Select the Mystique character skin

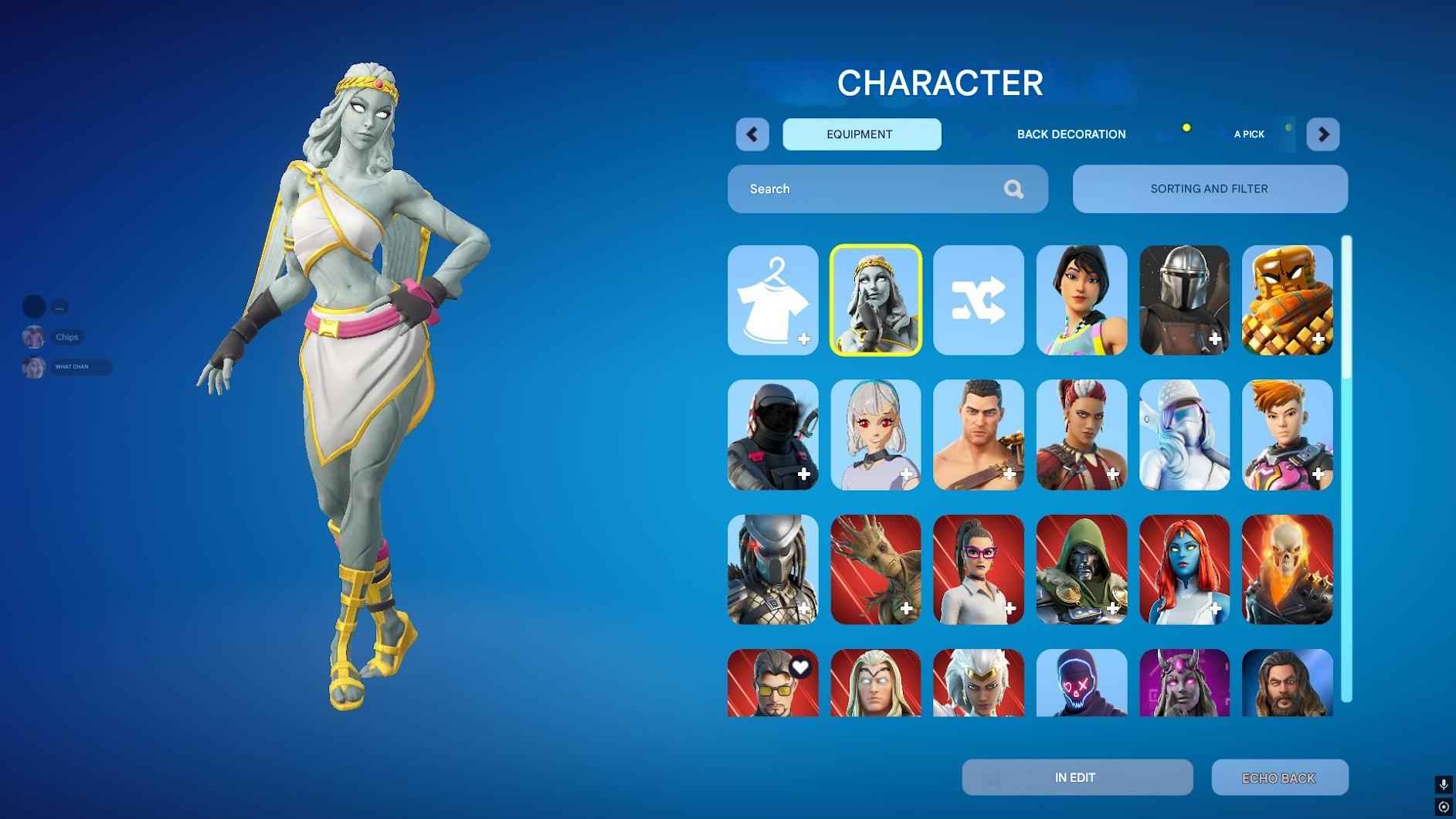point(1184,570)
